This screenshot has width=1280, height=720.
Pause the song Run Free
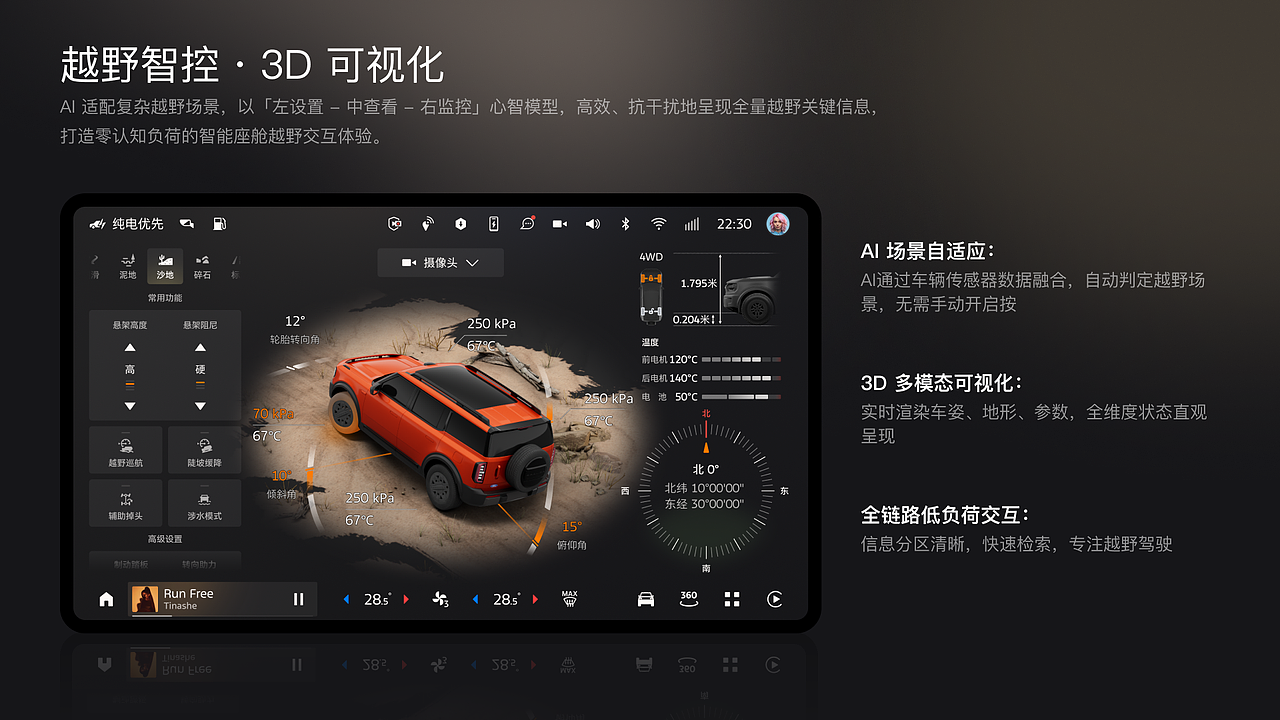pyautogui.click(x=297, y=598)
